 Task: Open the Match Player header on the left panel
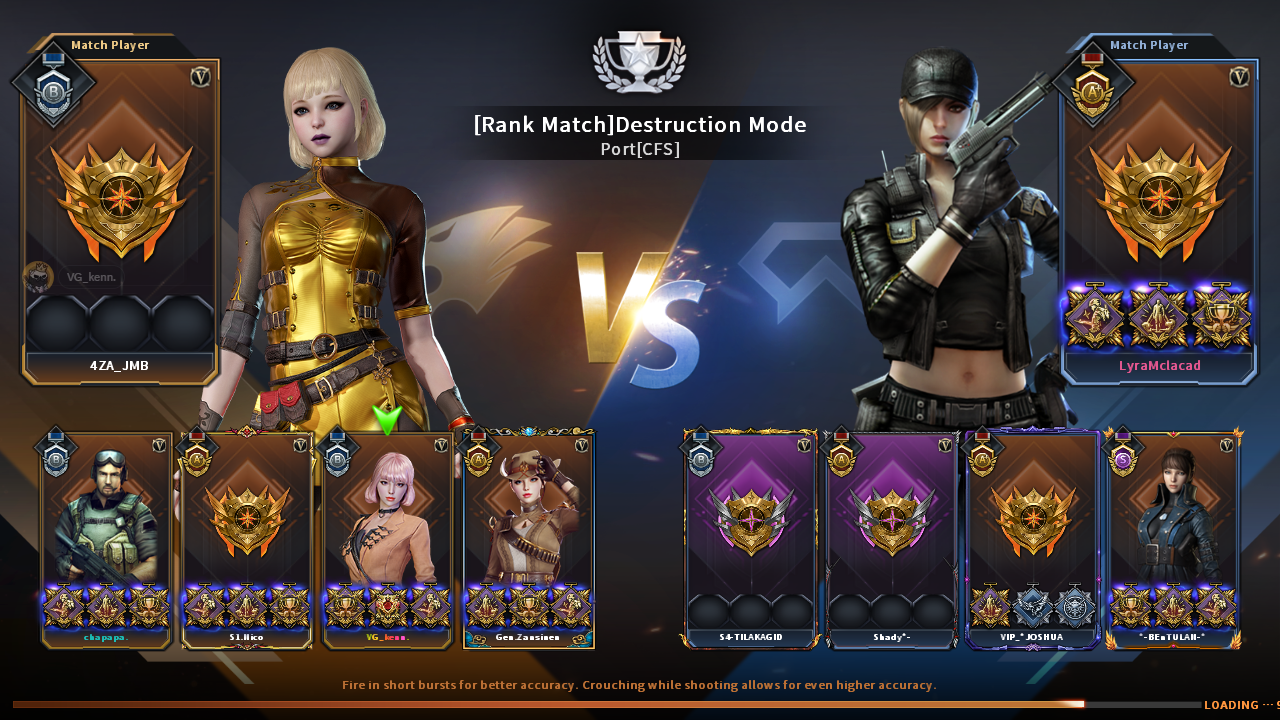(110, 45)
